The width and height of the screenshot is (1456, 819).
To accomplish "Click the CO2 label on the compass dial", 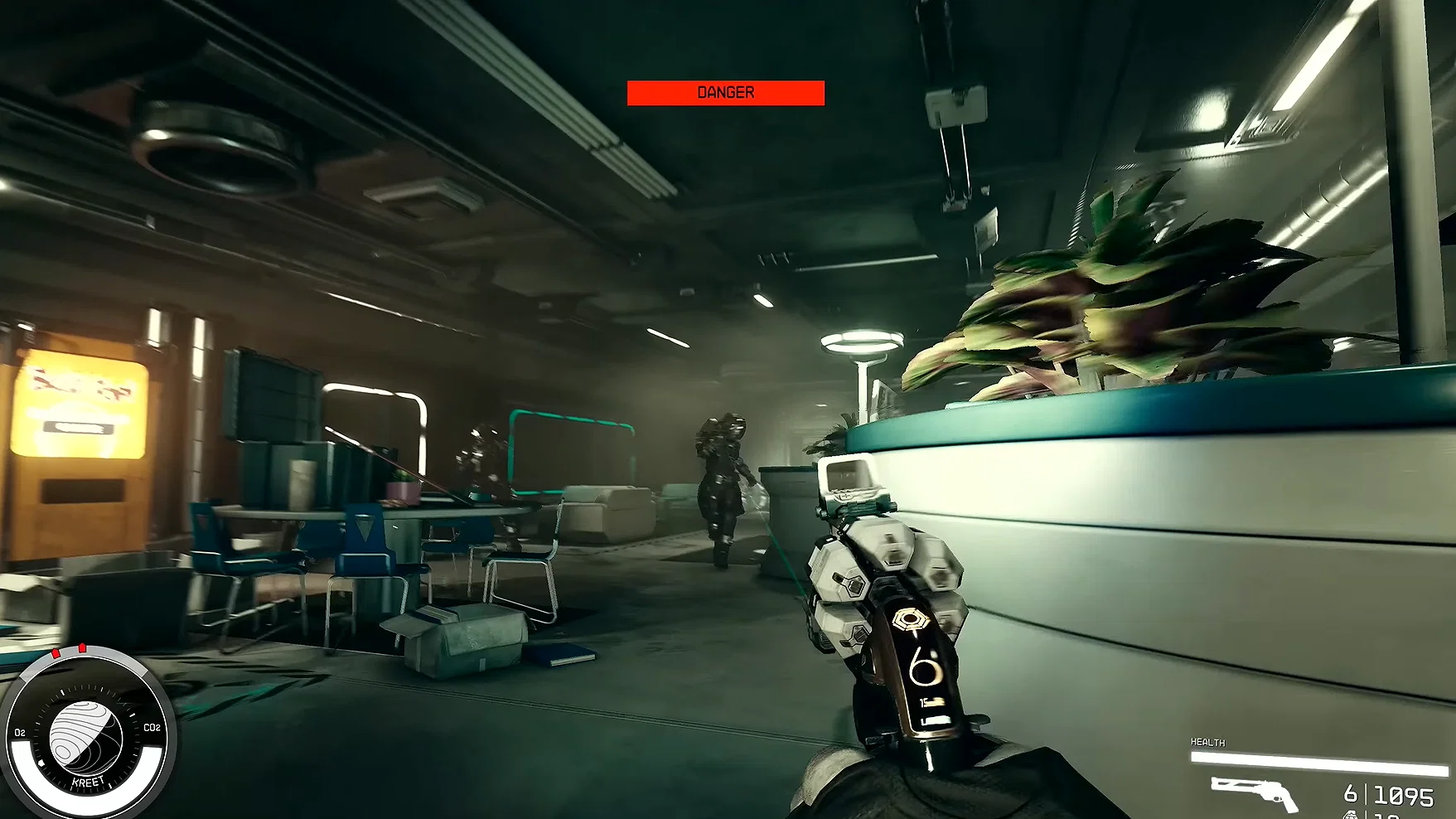I will coord(151,728).
